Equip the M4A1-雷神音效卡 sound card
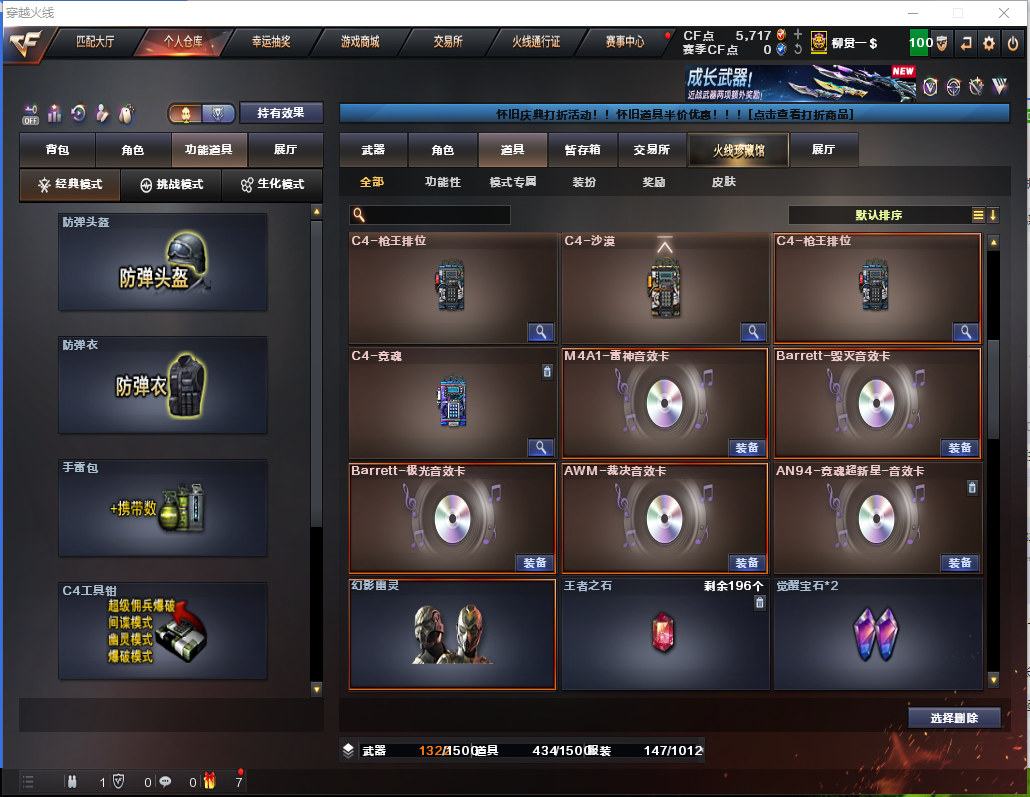The height and width of the screenshot is (797, 1030). [x=746, y=447]
